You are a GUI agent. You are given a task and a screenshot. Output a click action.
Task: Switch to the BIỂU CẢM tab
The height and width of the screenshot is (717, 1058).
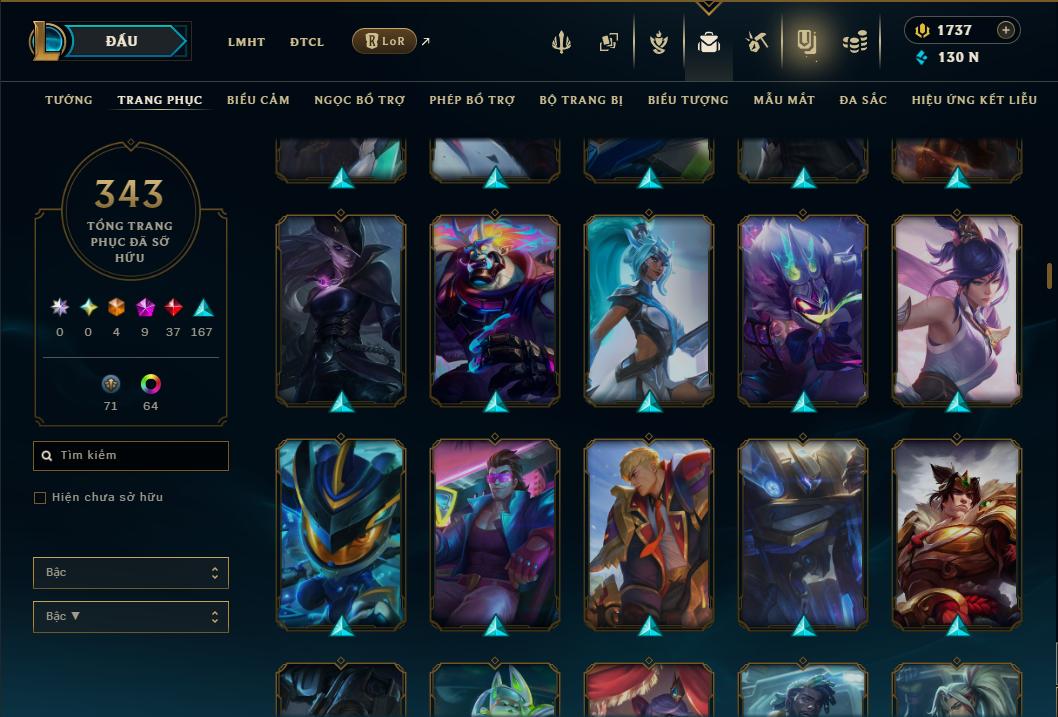click(x=258, y=100)
